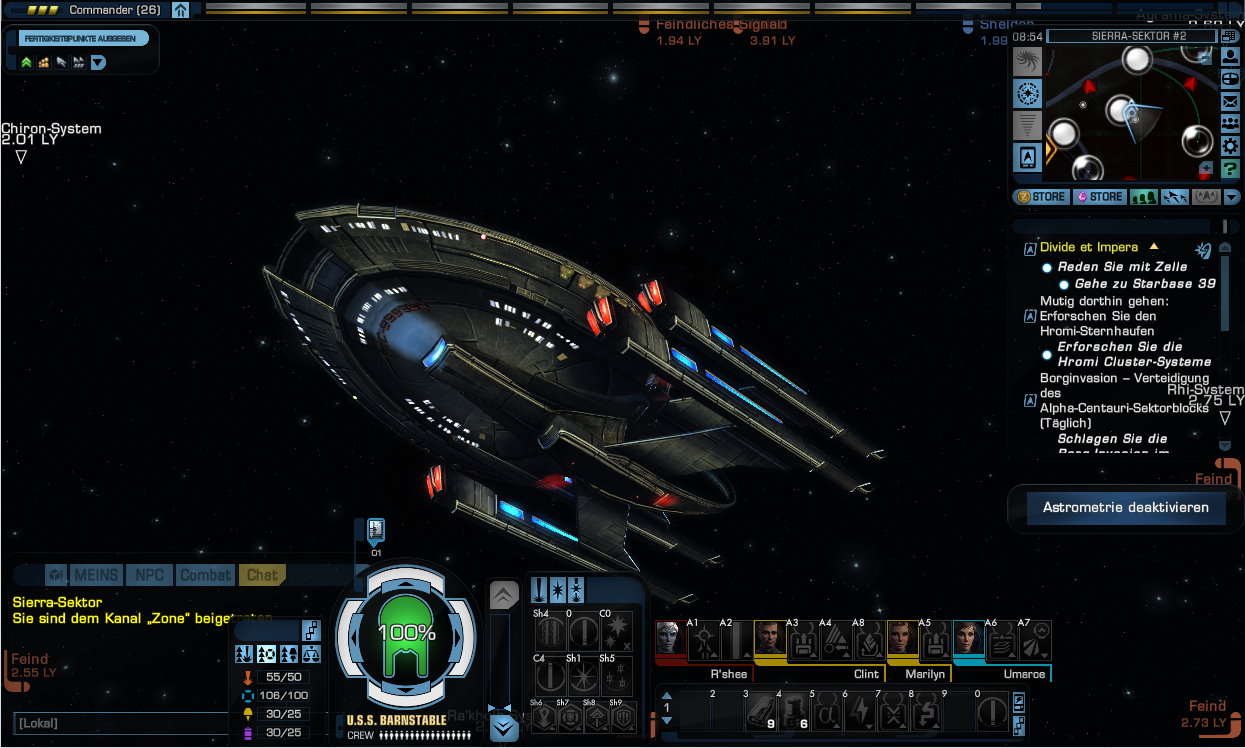The image size is (1245, 748).
Task: Select the MEINS chat tab
Action: click(96, 575)
